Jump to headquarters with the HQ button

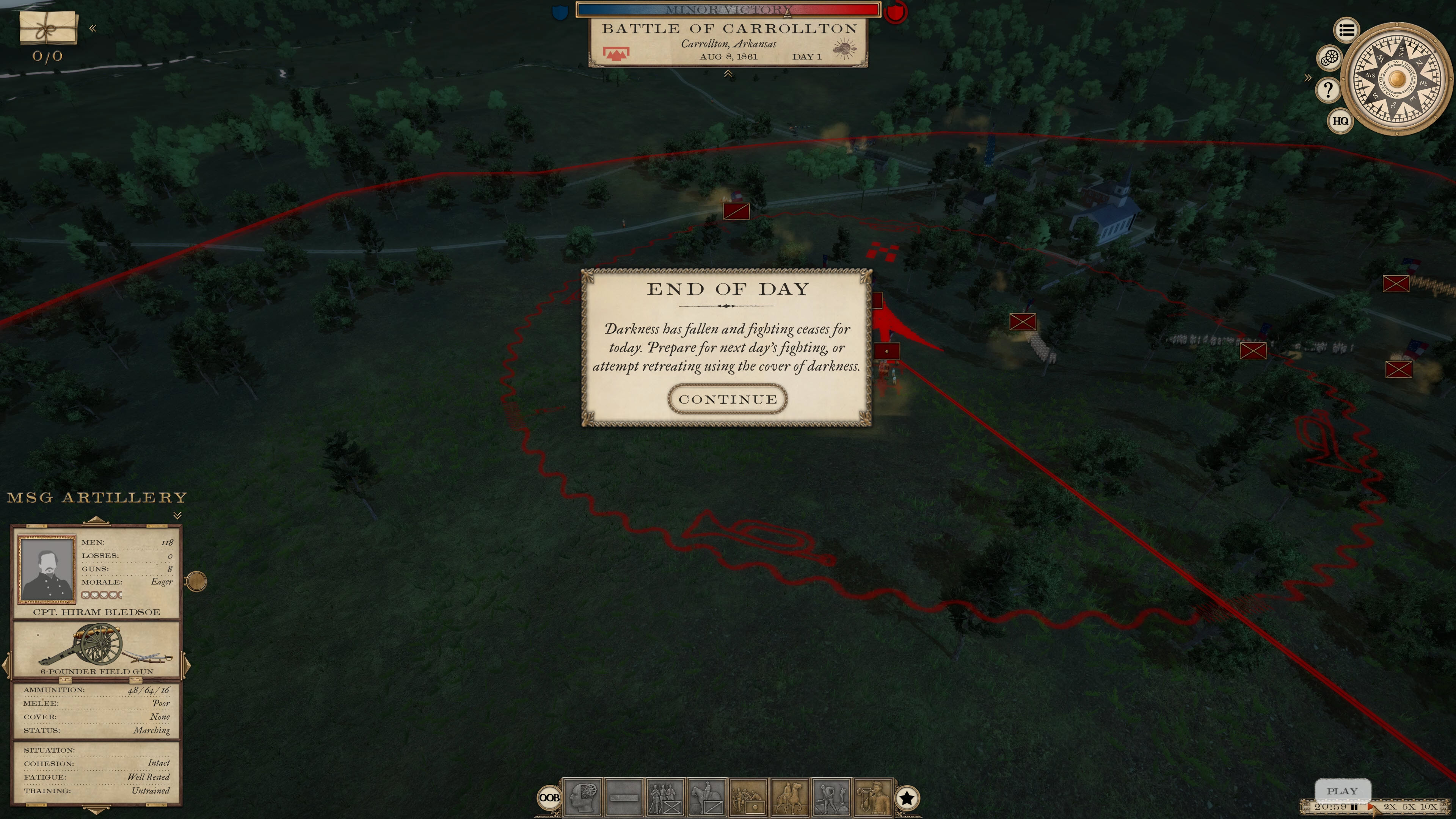pos(1340,121)
